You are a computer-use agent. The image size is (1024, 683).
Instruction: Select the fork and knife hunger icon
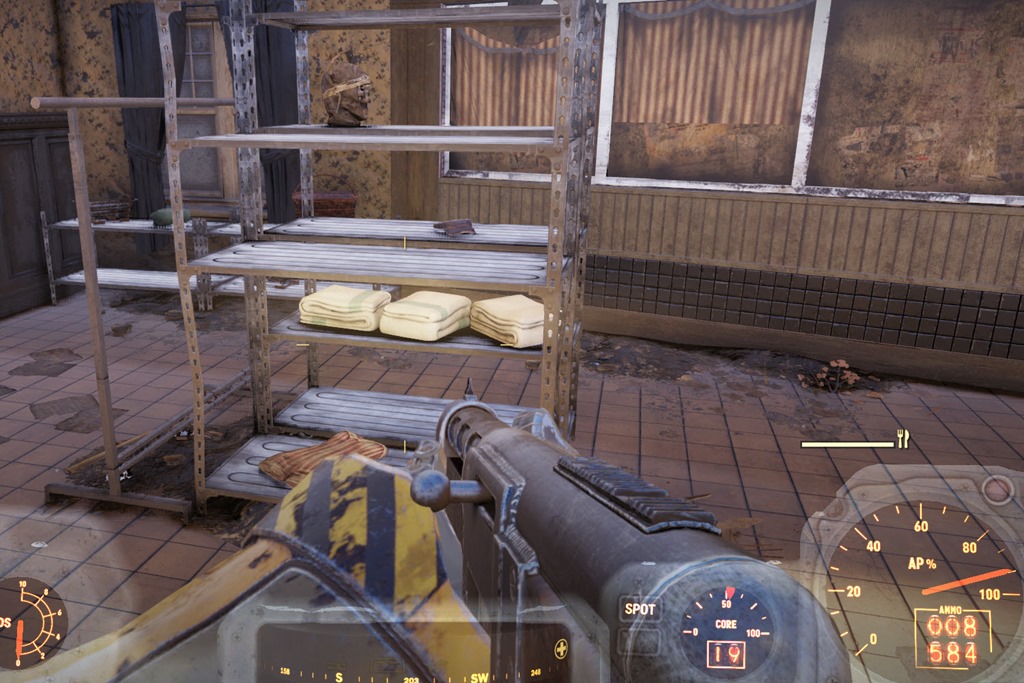pyautogui.click(x=903, y=438)
